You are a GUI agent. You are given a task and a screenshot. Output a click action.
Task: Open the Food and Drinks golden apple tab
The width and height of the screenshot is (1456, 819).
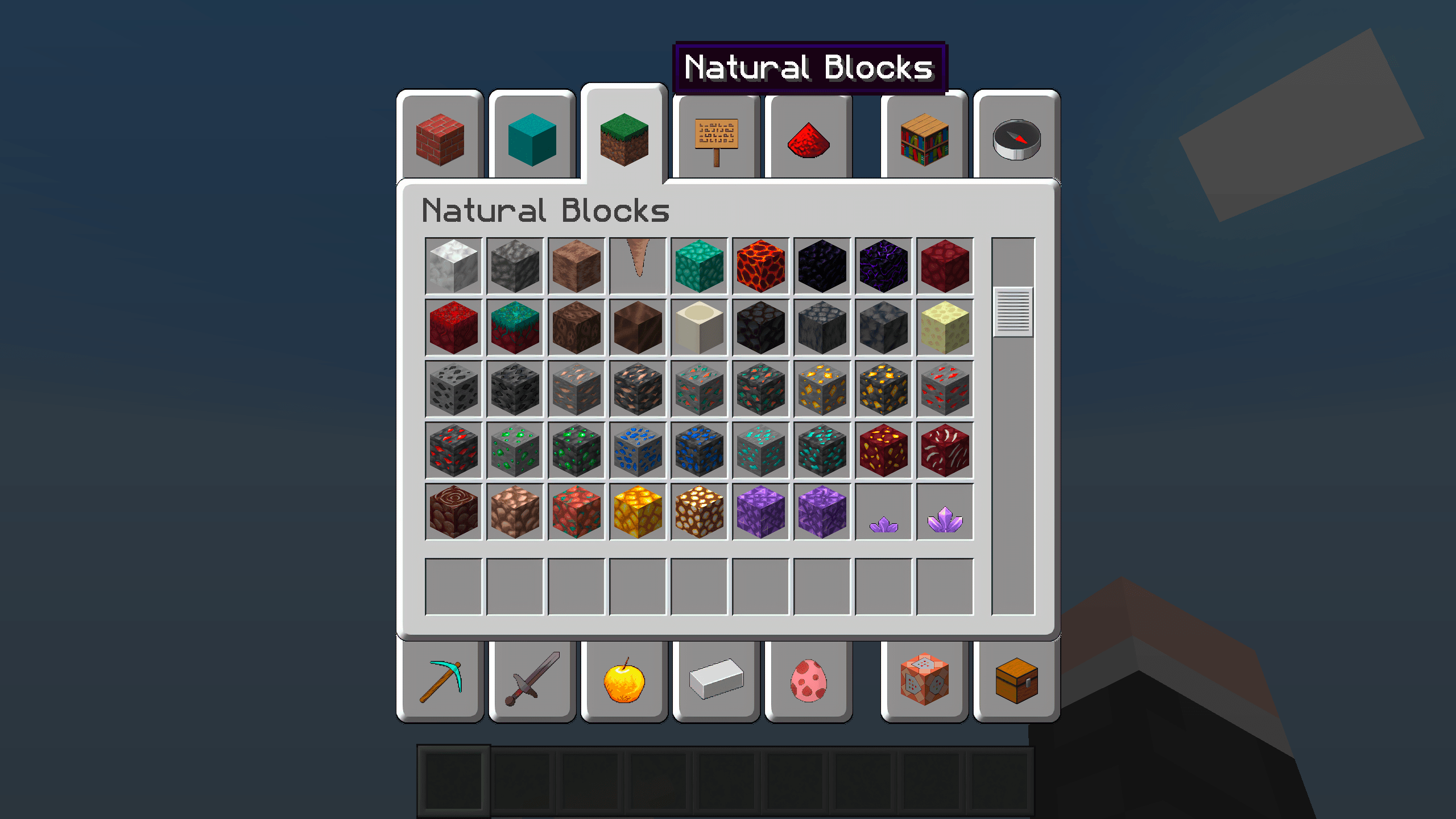click(624, 682)
